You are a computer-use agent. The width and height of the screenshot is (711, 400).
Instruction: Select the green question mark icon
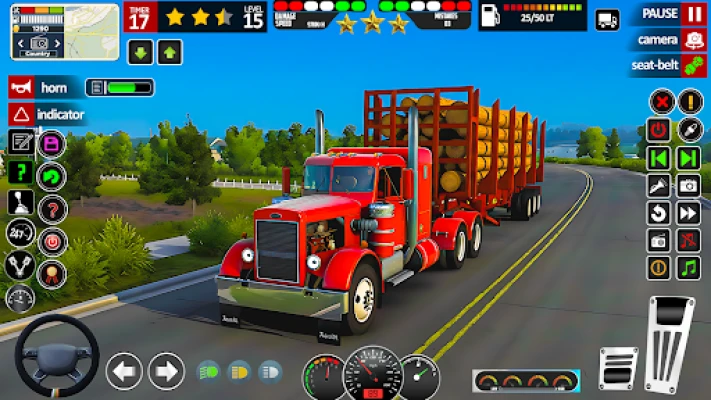(x=20, y=172)
